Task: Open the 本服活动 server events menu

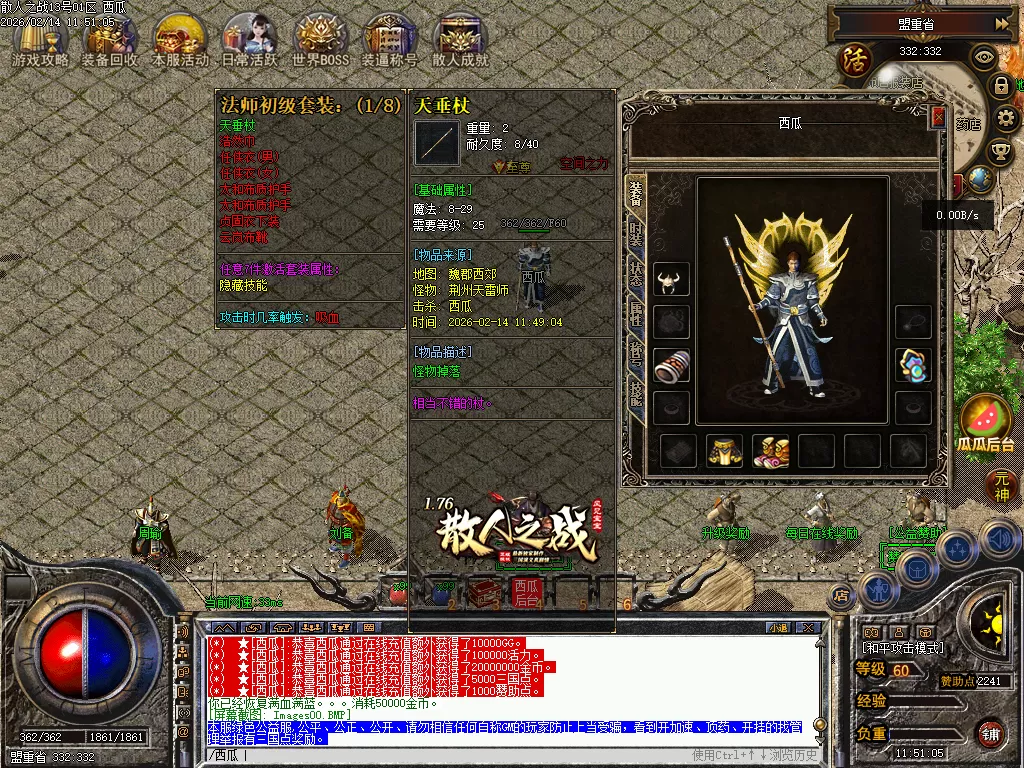Action: point(180,42)
